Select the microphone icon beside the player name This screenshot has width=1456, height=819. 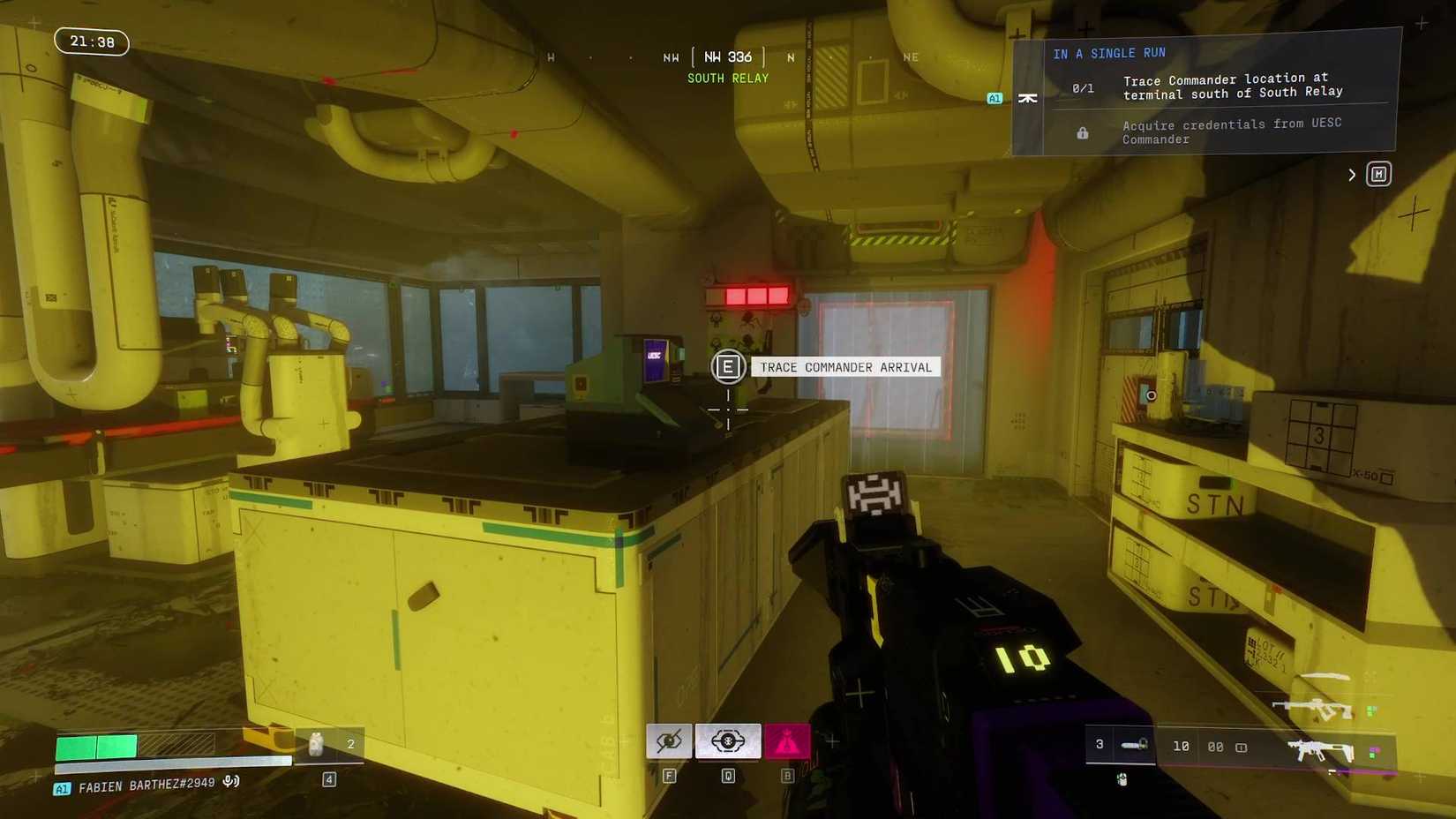[x=230, y=780]
